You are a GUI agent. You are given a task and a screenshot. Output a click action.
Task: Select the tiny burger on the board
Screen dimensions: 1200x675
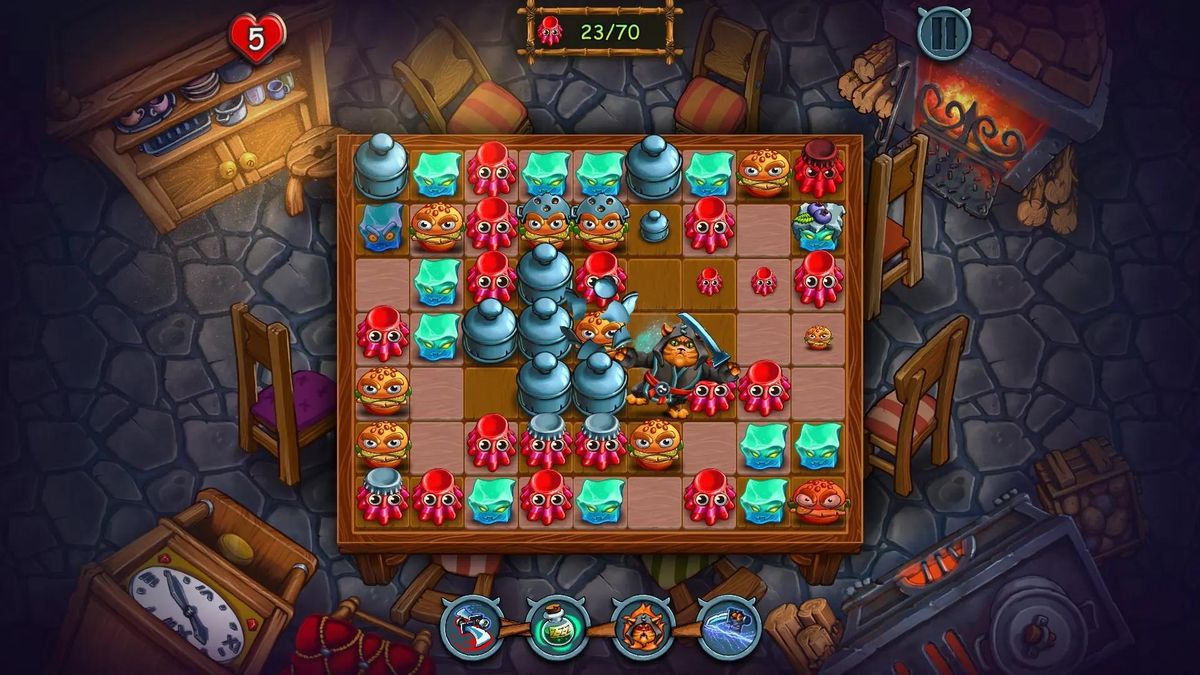[x=819, y=337]
